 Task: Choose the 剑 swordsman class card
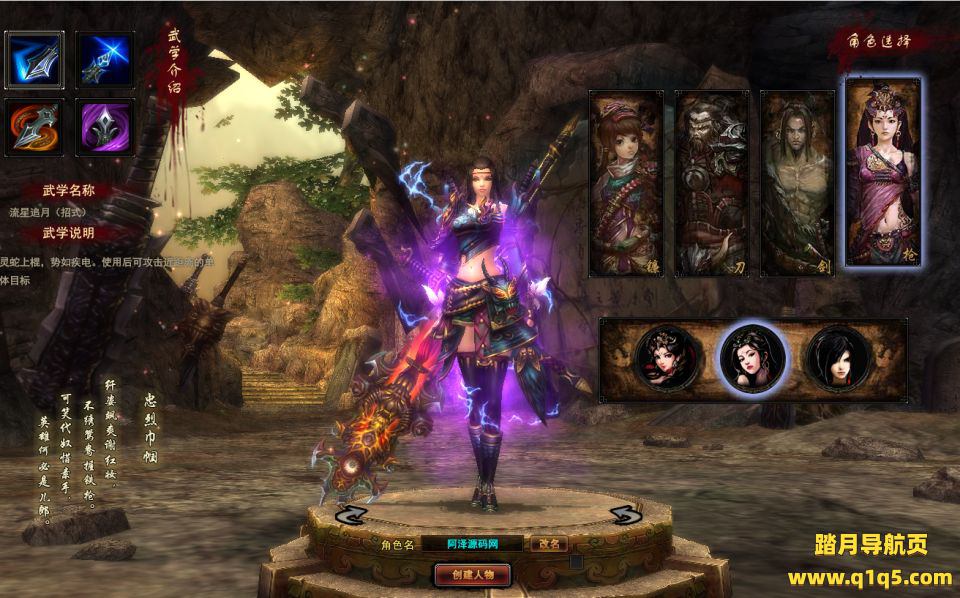(x=798, y=182)
